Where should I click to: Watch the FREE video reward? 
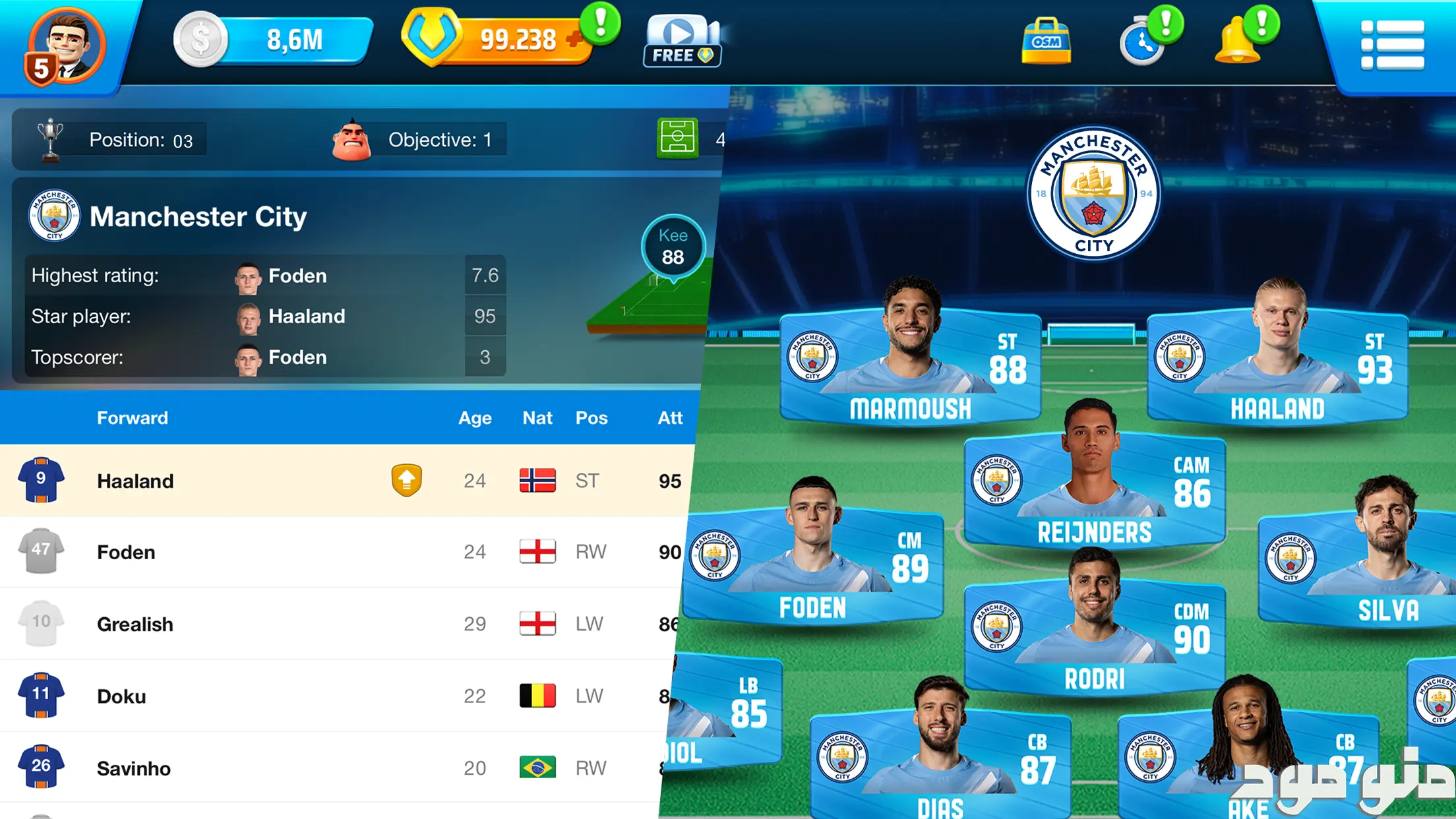pos(682,41)
